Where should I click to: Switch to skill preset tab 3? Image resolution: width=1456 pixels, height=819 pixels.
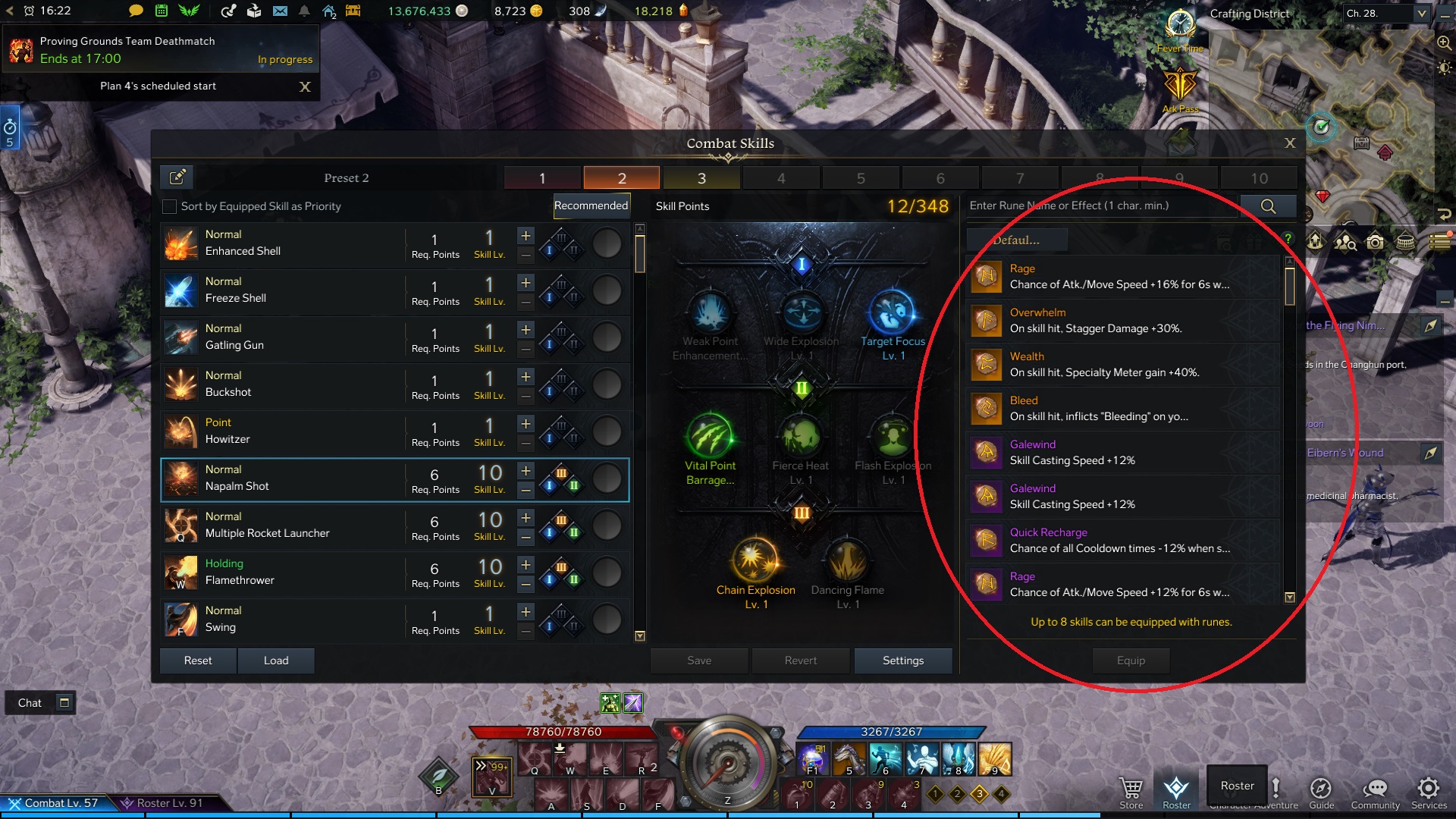701,177
